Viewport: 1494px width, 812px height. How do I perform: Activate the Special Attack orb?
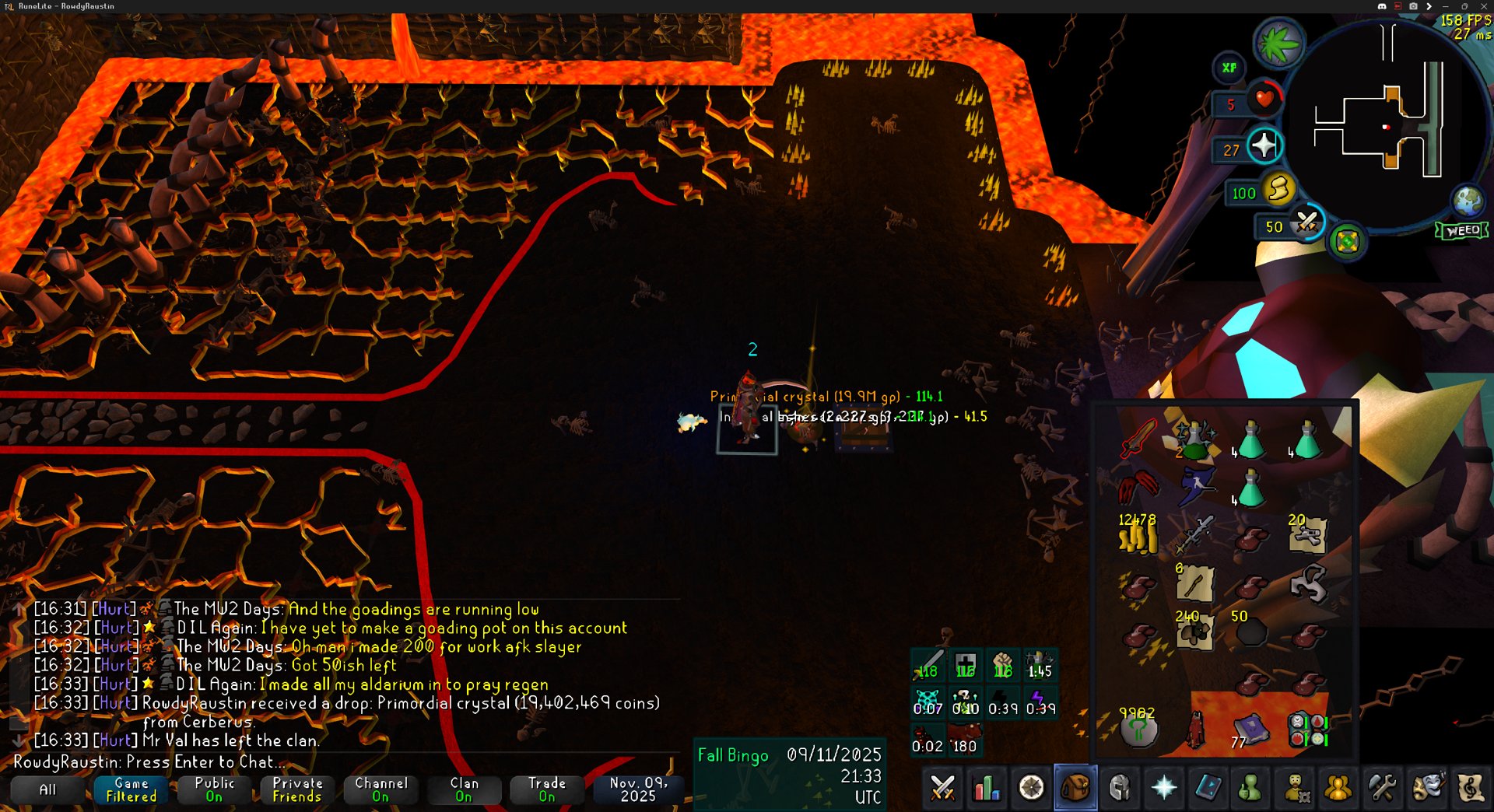point(1306,223)
